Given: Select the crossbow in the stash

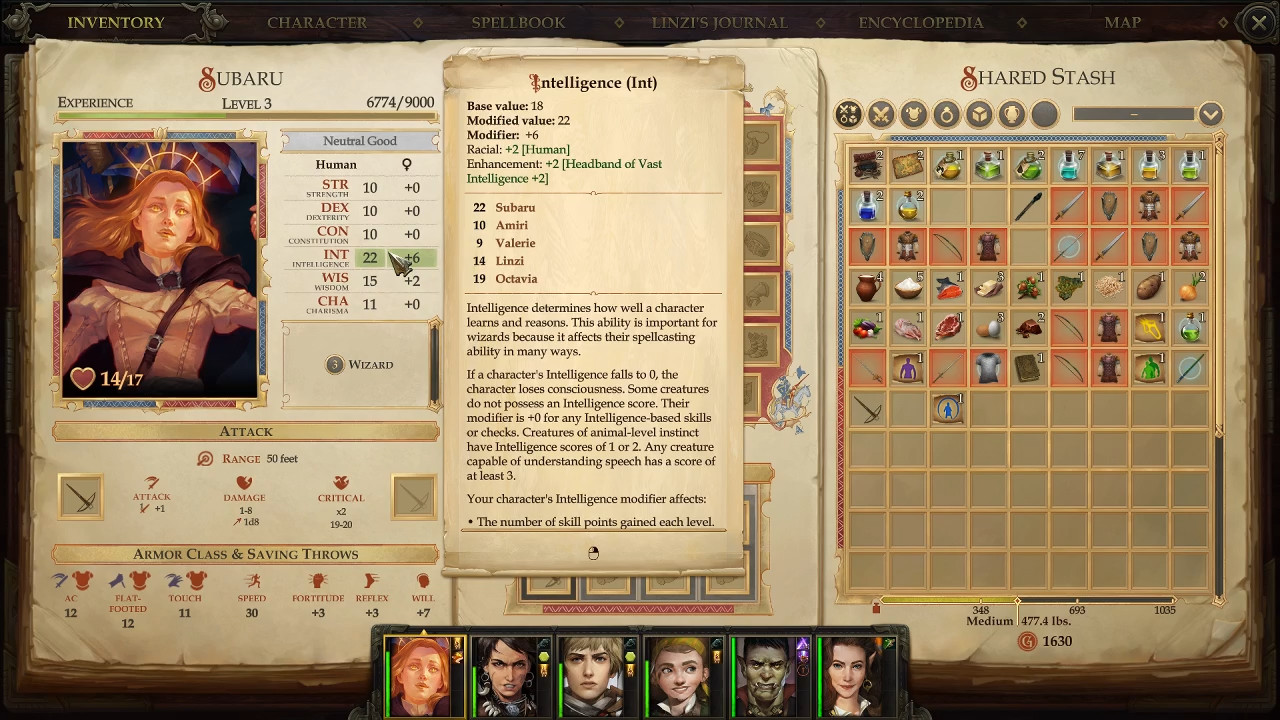Looking at the screenshot, I should click(x=868, y=409).
